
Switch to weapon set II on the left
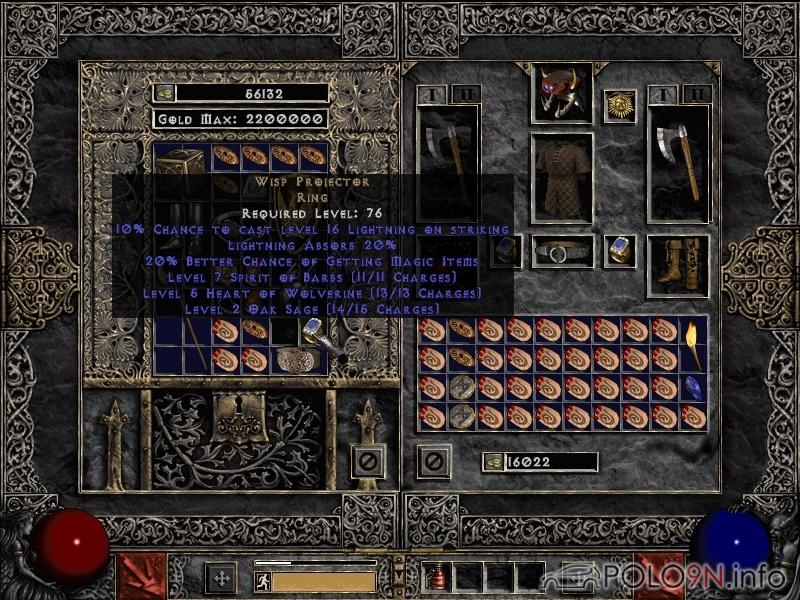point(466,94)
